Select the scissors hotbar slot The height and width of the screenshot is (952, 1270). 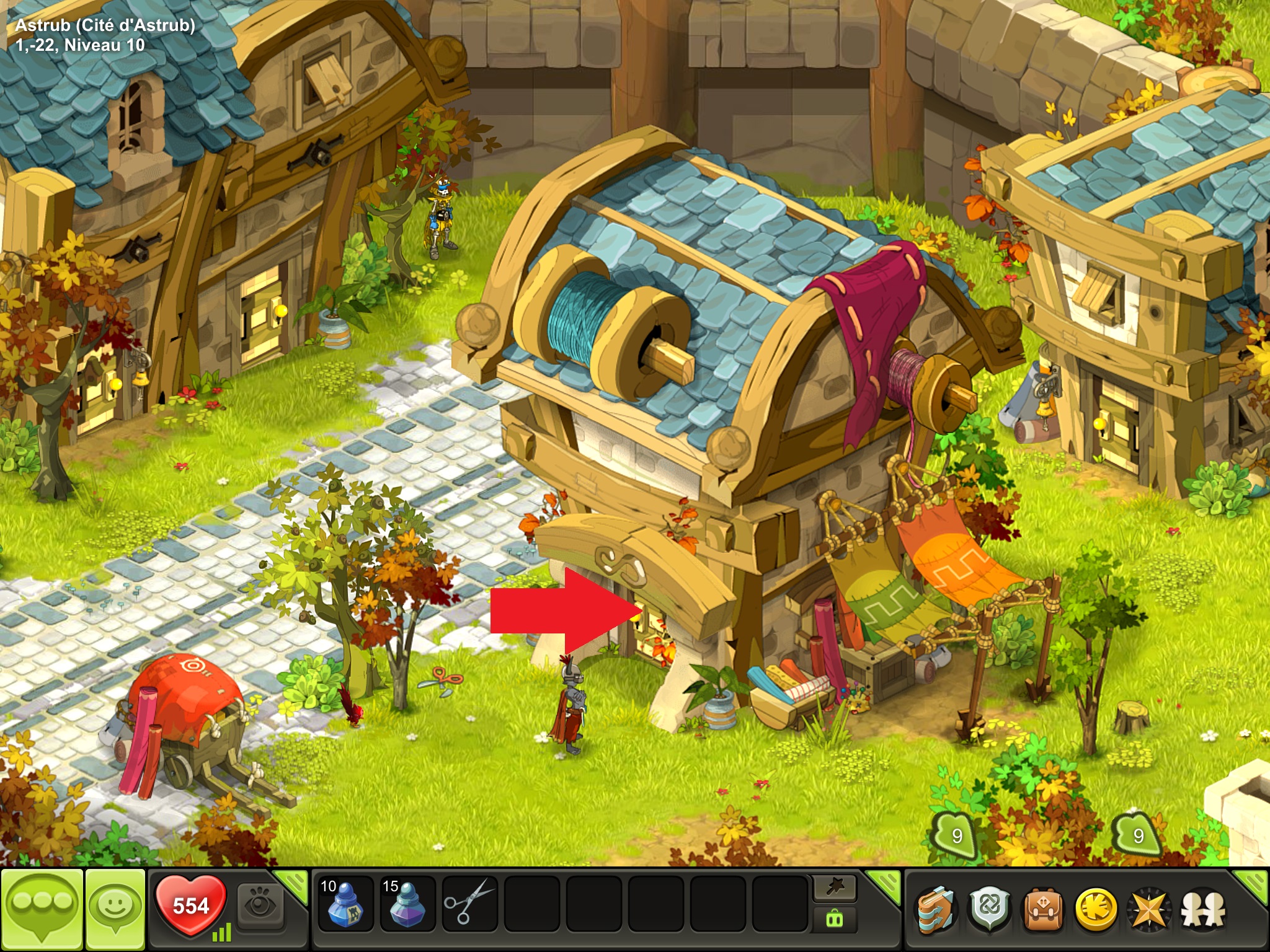[x=469, y=905]
